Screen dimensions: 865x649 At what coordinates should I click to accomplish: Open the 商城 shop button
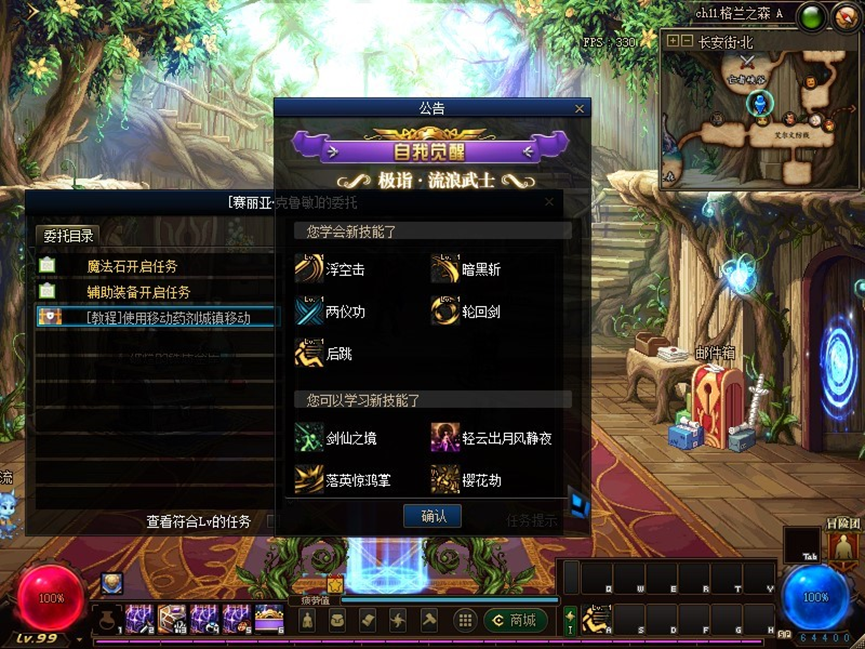[514, 620]
